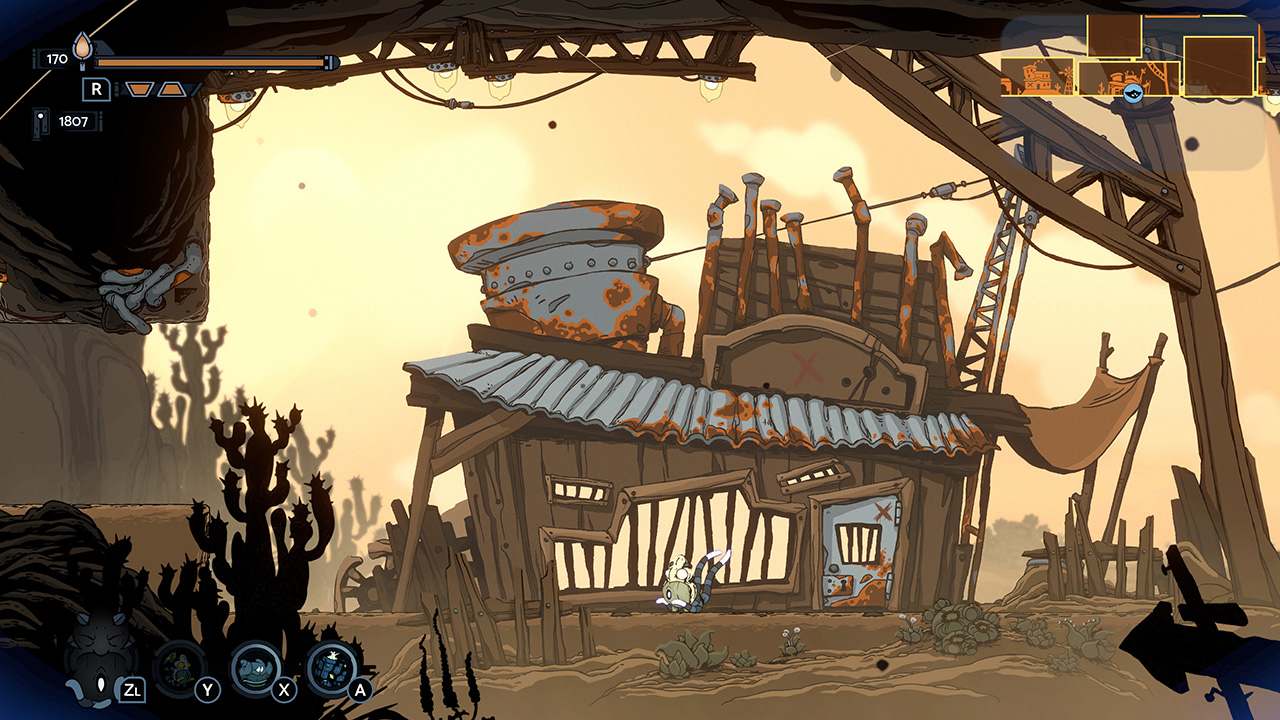Expand the top unexplored square on the minimap
Screen dimensions: 1280x720
point(1114,36)
